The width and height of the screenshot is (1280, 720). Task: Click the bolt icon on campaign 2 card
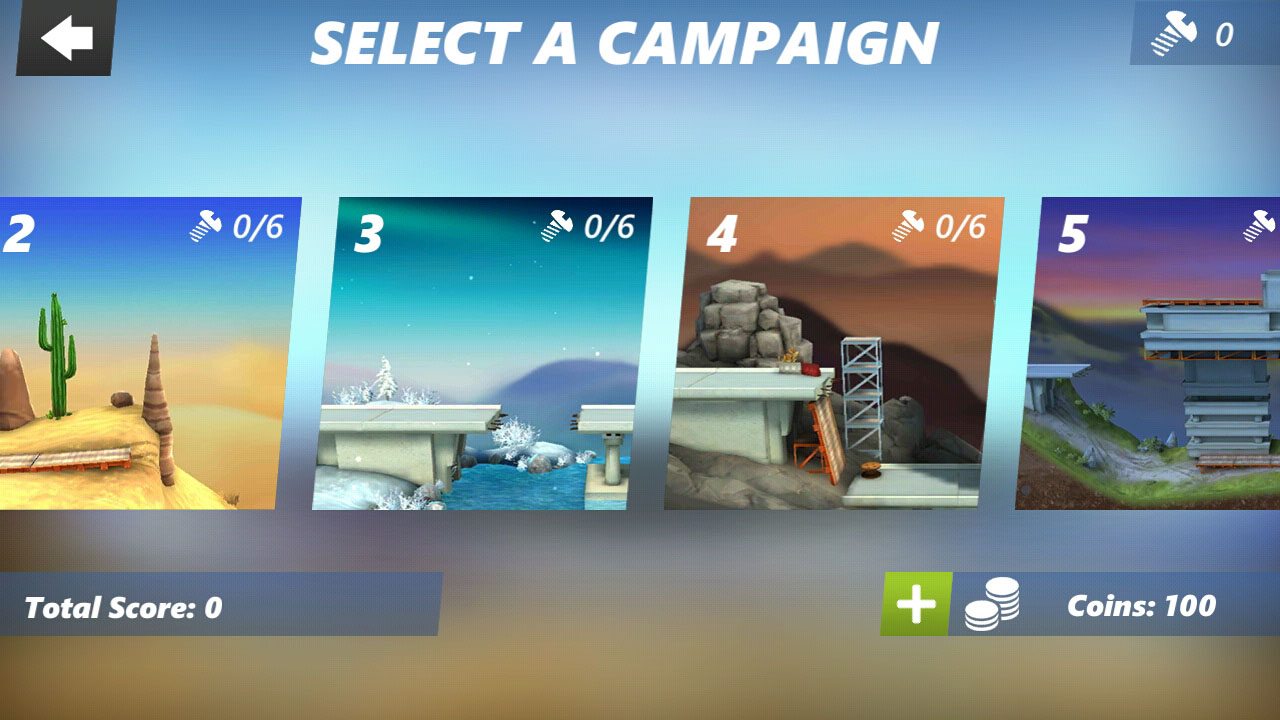point(207,226)
